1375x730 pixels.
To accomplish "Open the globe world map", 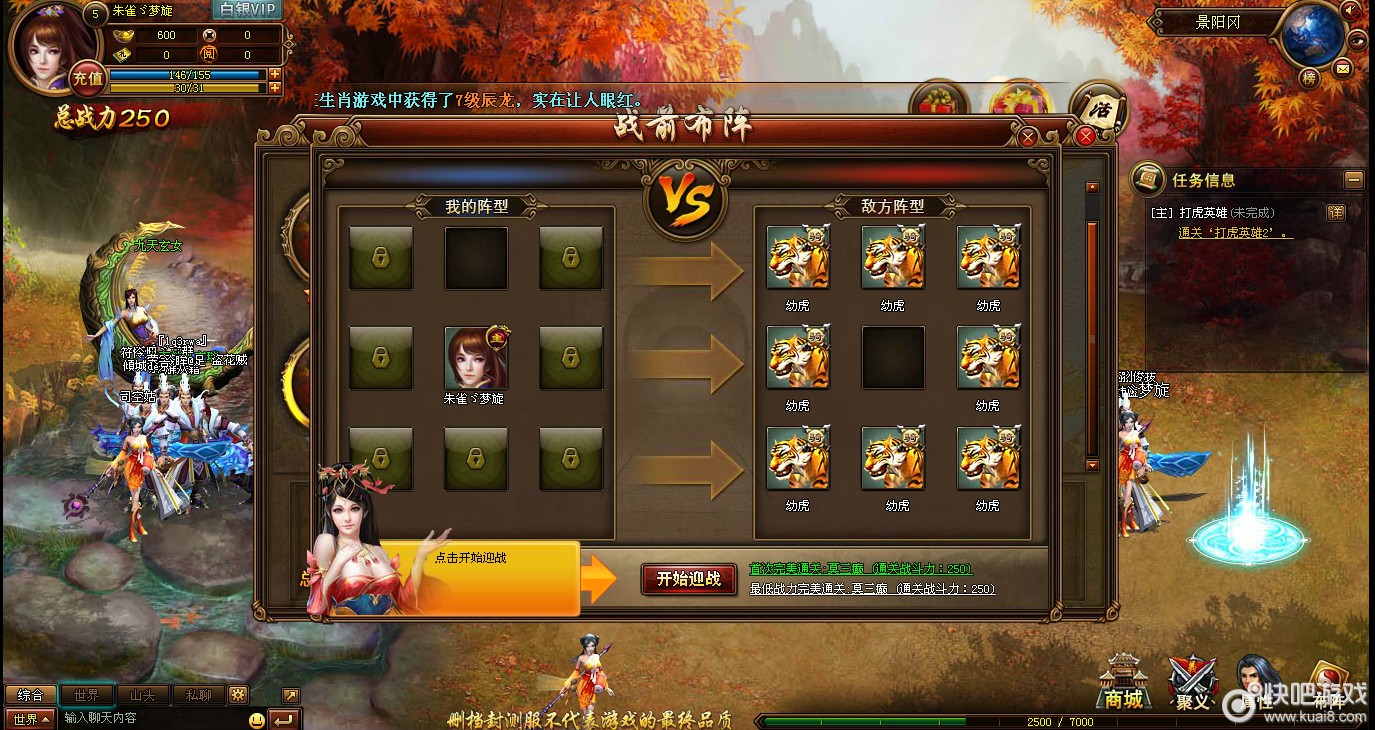I will (1311, 36).
